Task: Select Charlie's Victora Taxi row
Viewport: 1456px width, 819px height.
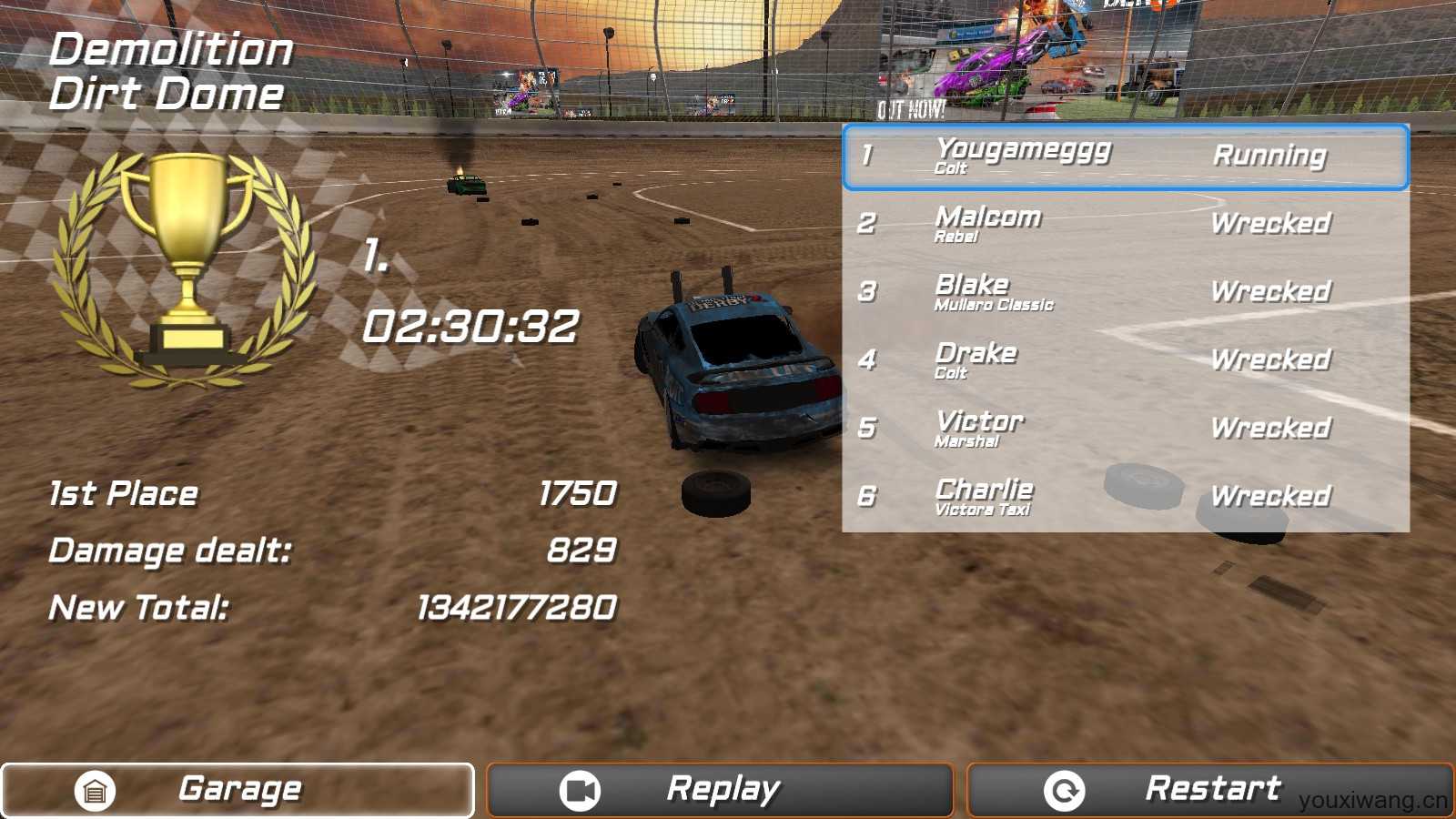Action: click(1126, 498)
